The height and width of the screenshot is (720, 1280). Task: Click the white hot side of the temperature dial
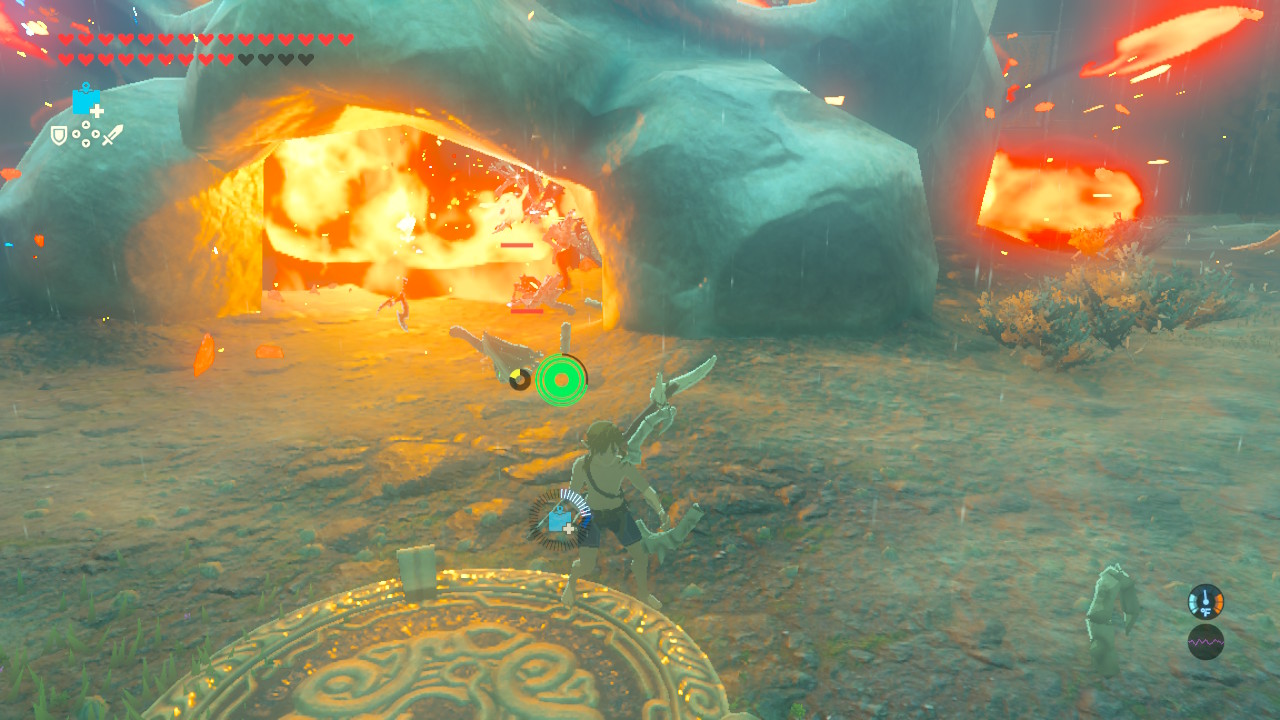click(x=1193, y=603)
